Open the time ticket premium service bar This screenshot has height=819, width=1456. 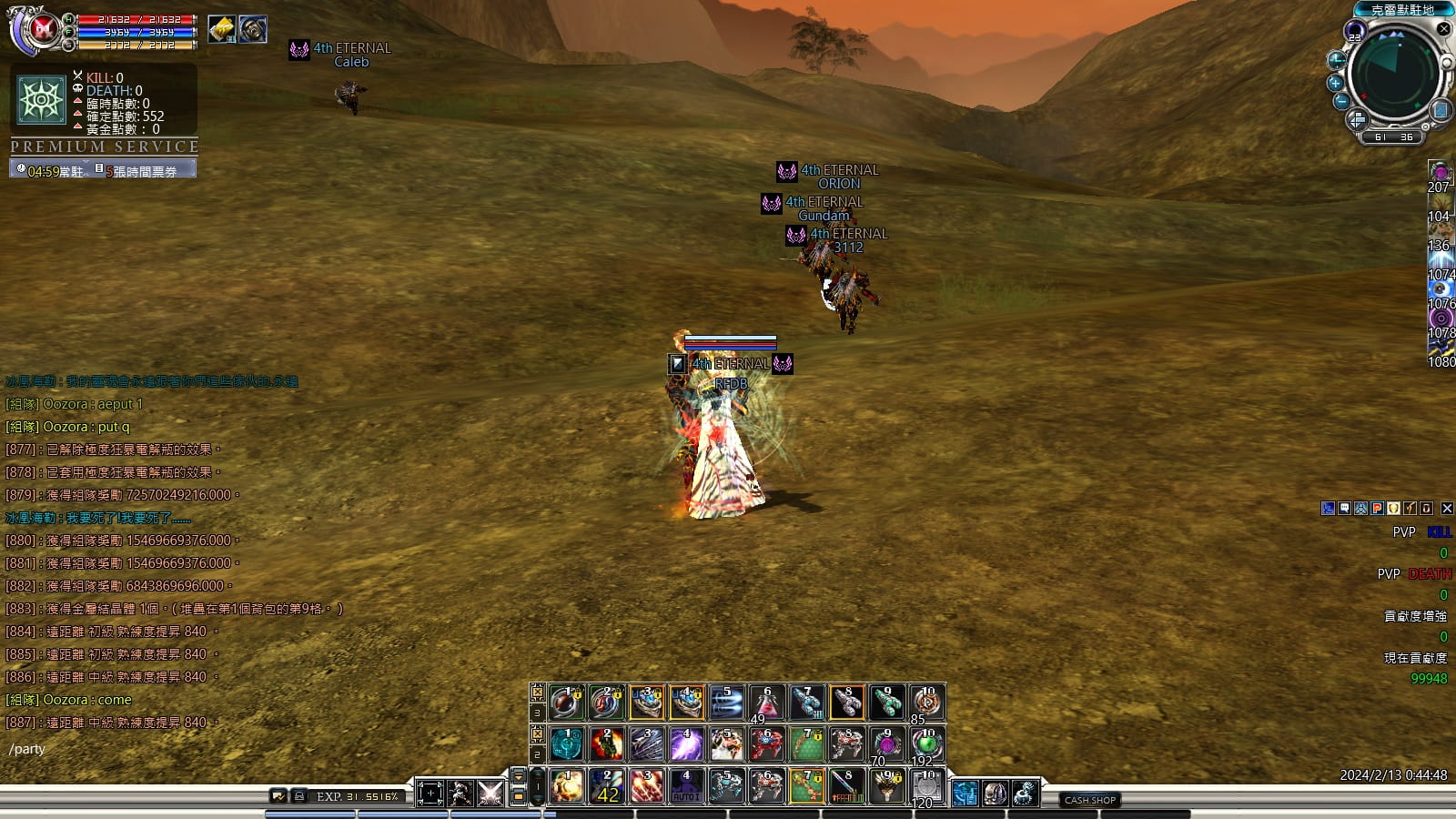pyautogui.click(x=103, y=170)
